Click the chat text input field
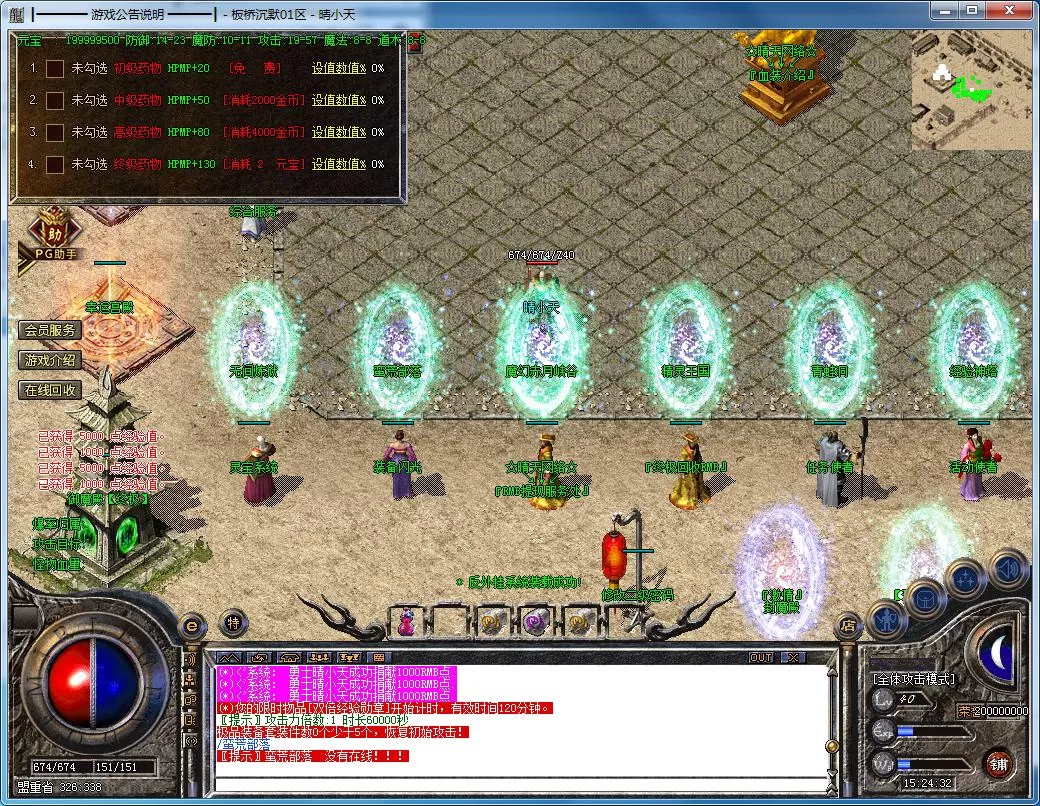The height and width of the screenshot is (806, 1040). pos(520,783)
